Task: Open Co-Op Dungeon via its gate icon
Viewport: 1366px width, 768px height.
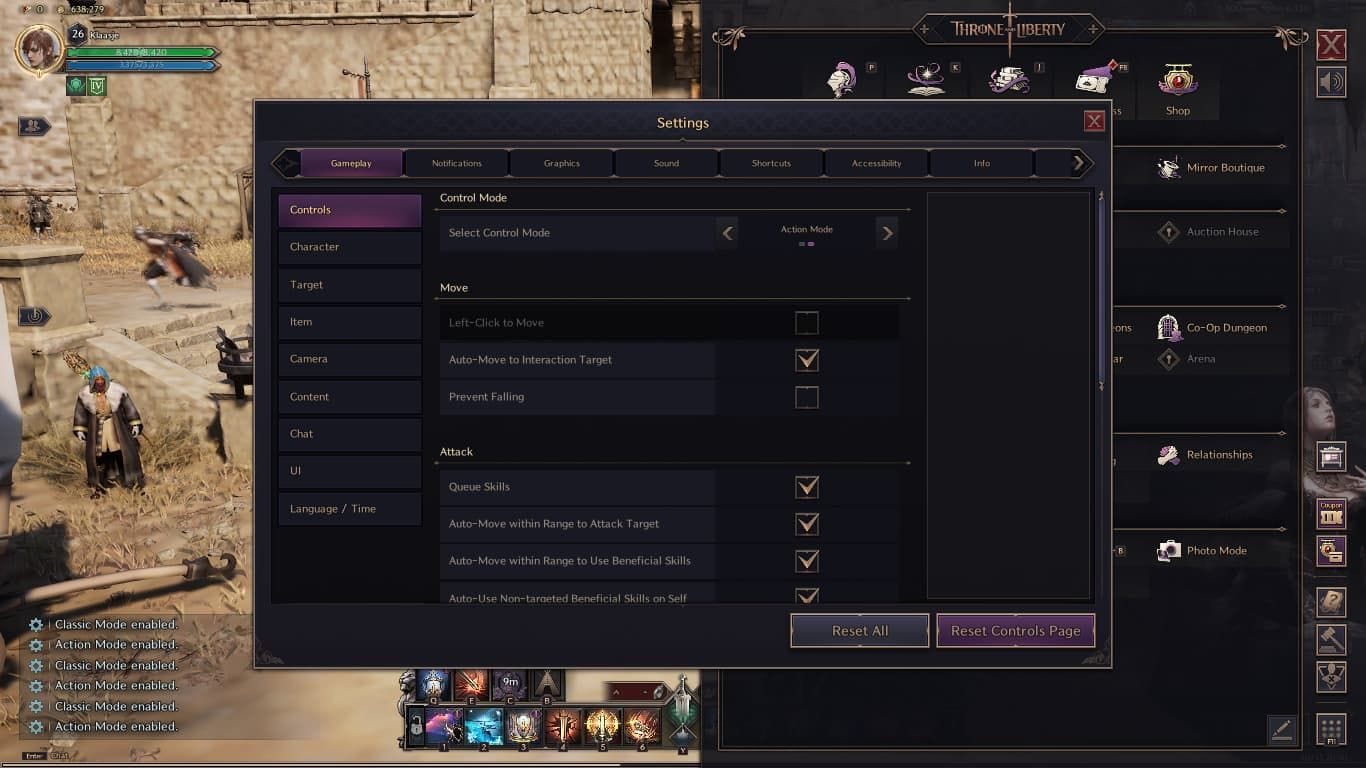Action: [x=1169, y=328]
